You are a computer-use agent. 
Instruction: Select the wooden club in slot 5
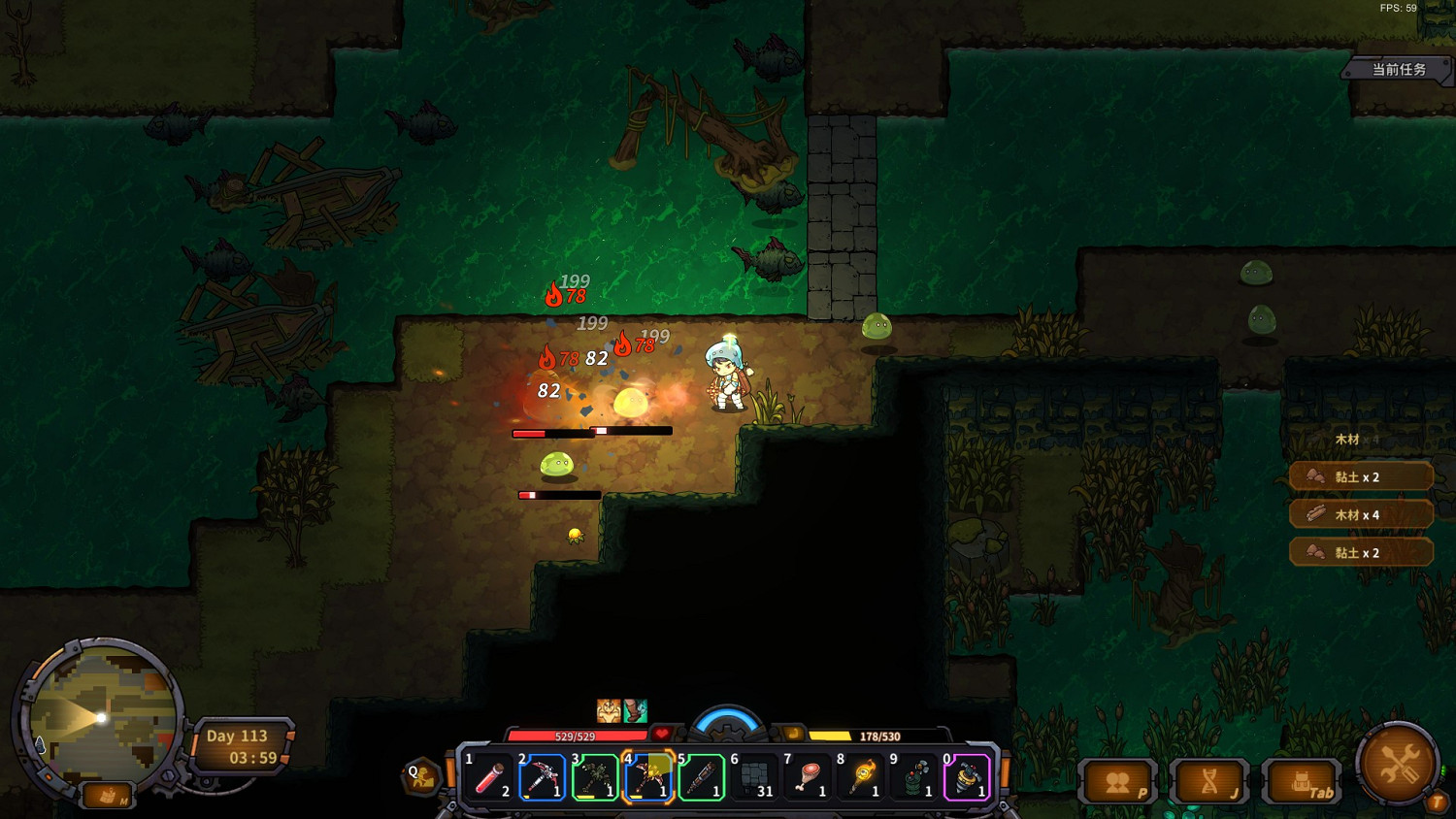(702, 778)
